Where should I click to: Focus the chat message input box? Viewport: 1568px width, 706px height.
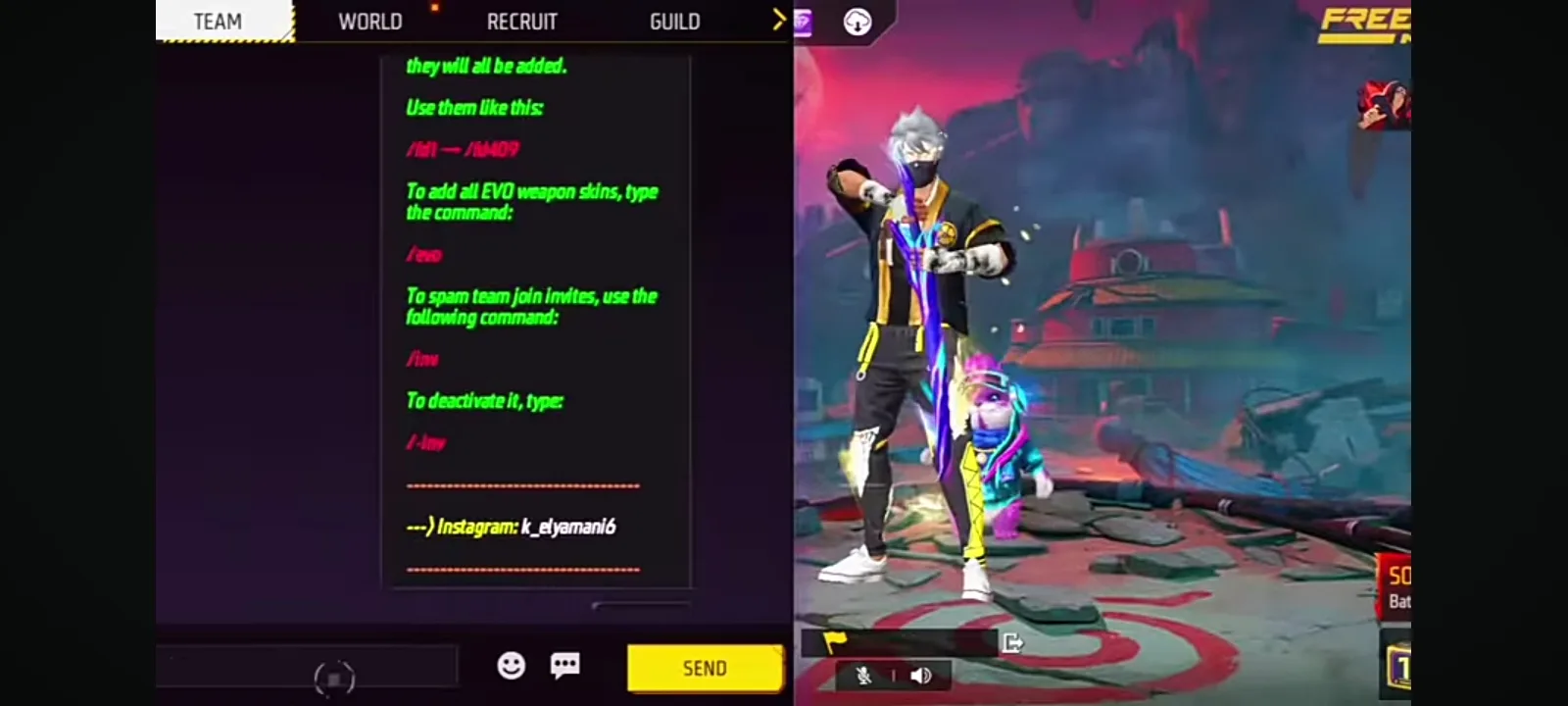click(309, 667)
